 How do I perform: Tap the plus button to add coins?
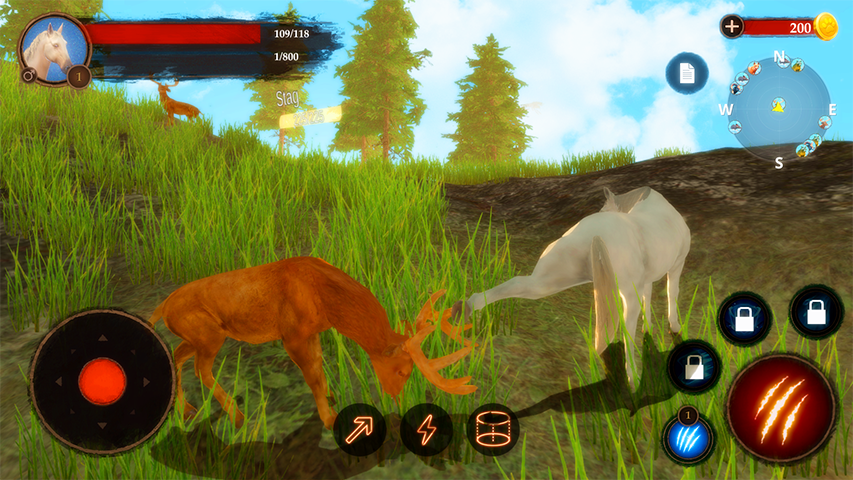pos(732,27)
